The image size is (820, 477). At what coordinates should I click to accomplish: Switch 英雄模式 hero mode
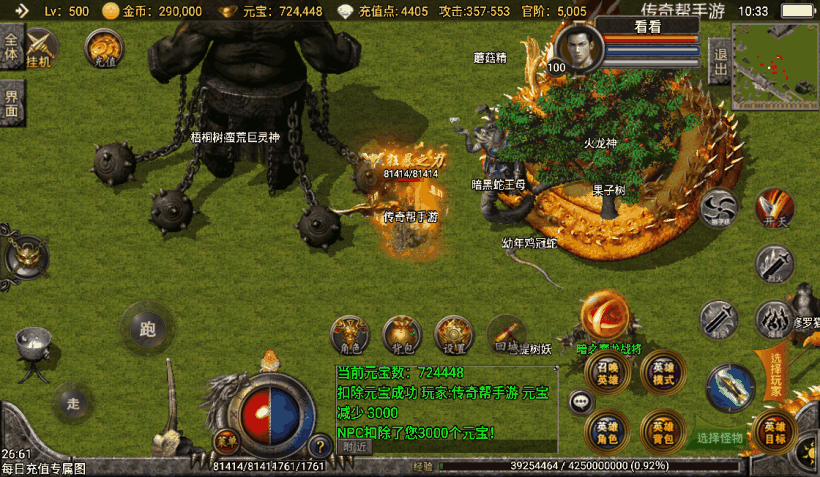coord(661,373)
